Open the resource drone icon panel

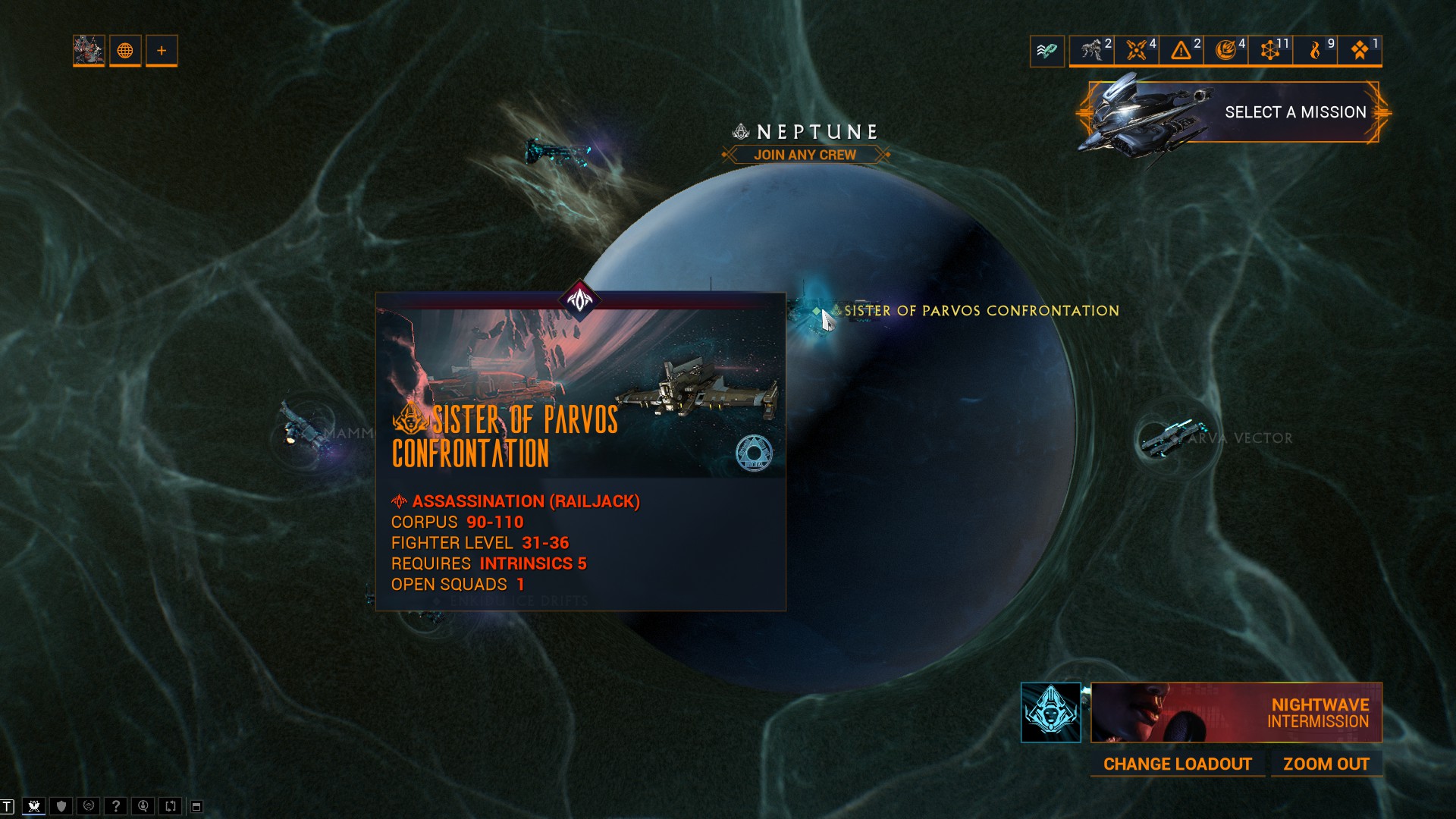click(x=1047, y=51)
